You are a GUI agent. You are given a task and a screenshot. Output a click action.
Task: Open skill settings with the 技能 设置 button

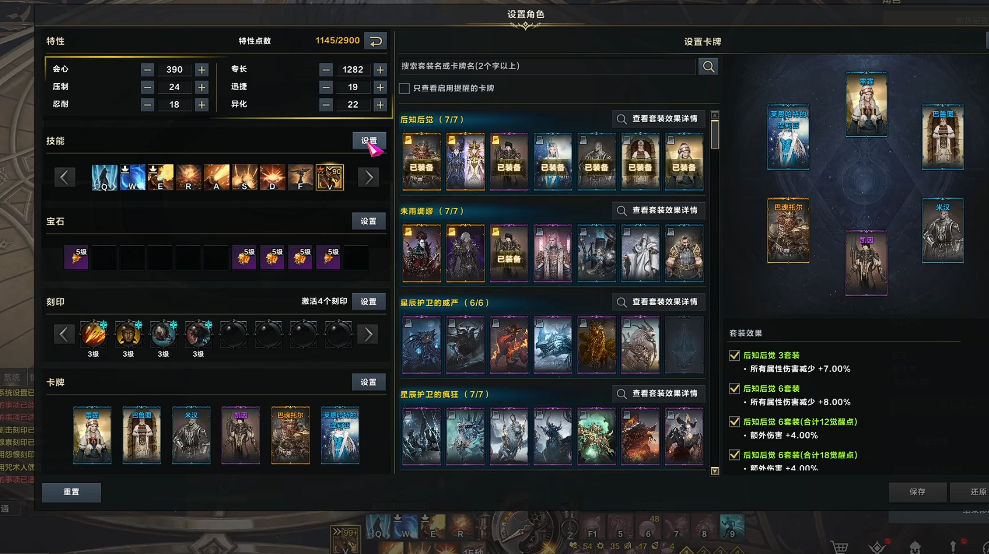[368, 141]
